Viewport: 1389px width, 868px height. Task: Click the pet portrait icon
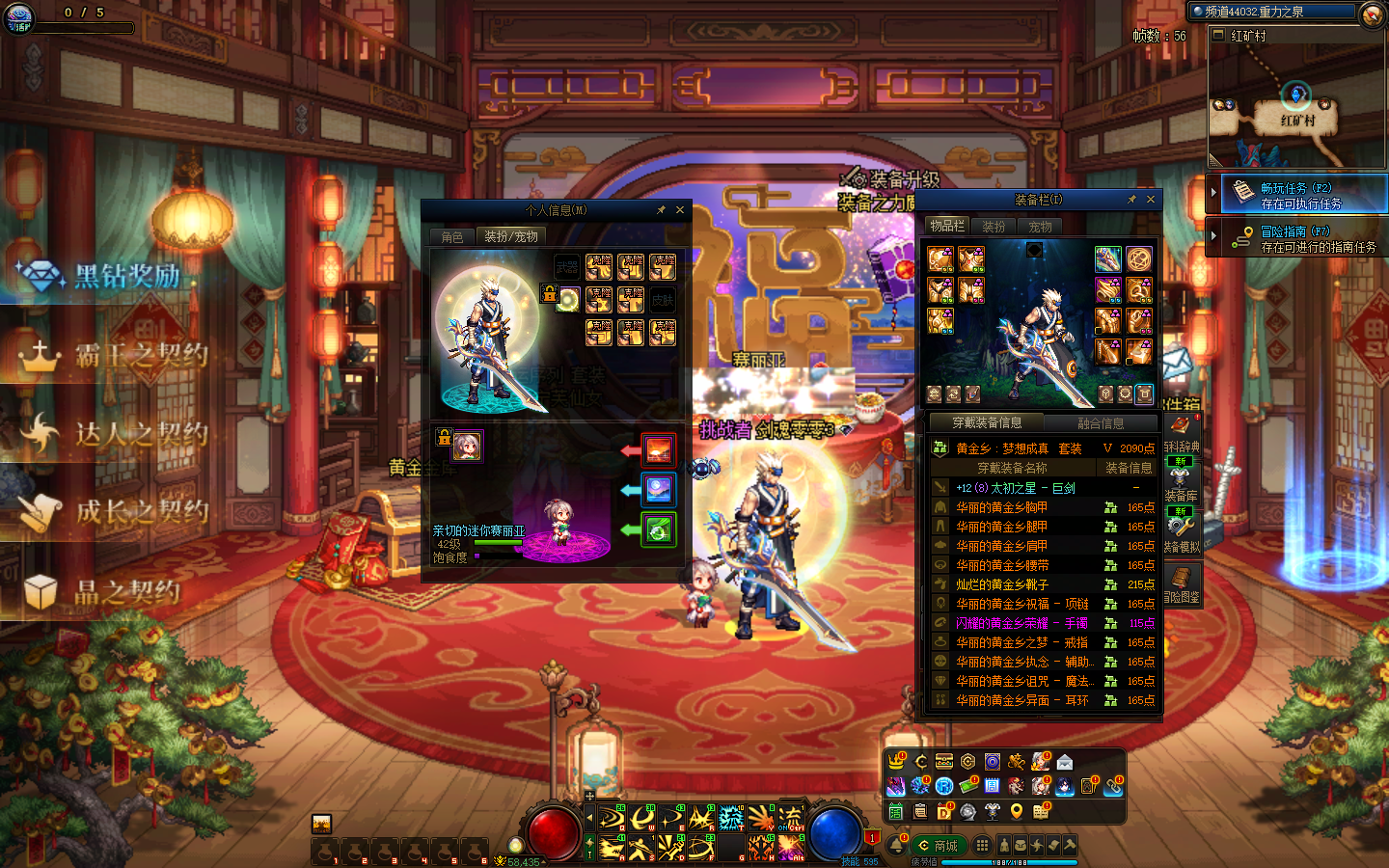468,446
